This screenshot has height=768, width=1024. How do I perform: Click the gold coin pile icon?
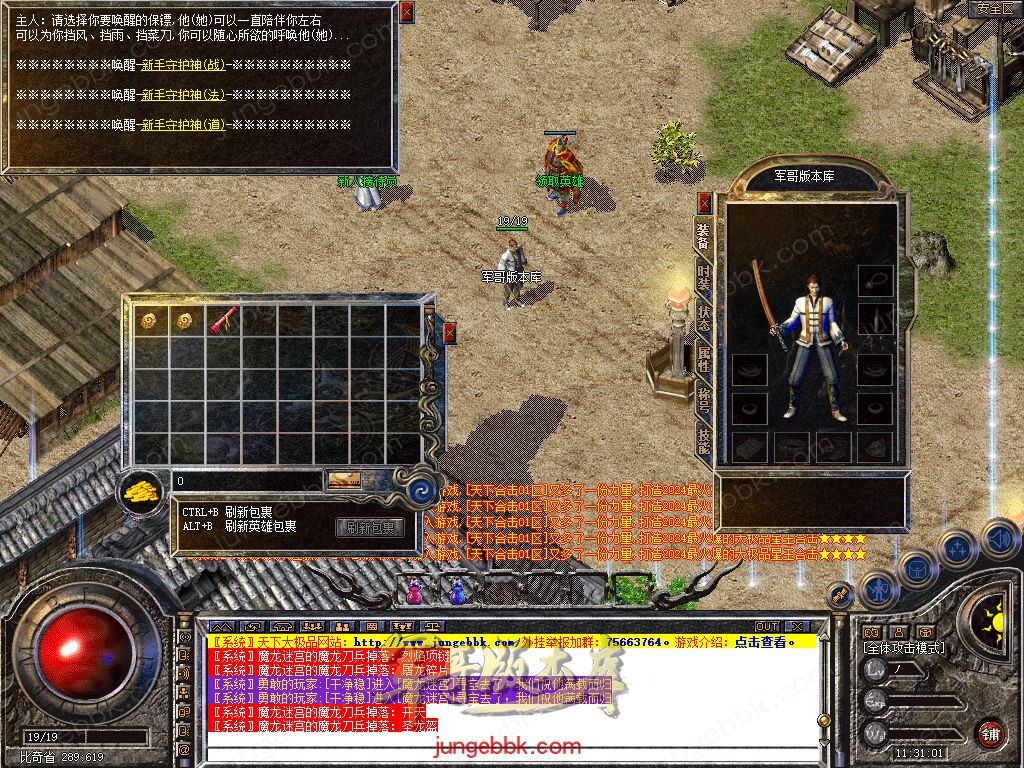point(143,491)
